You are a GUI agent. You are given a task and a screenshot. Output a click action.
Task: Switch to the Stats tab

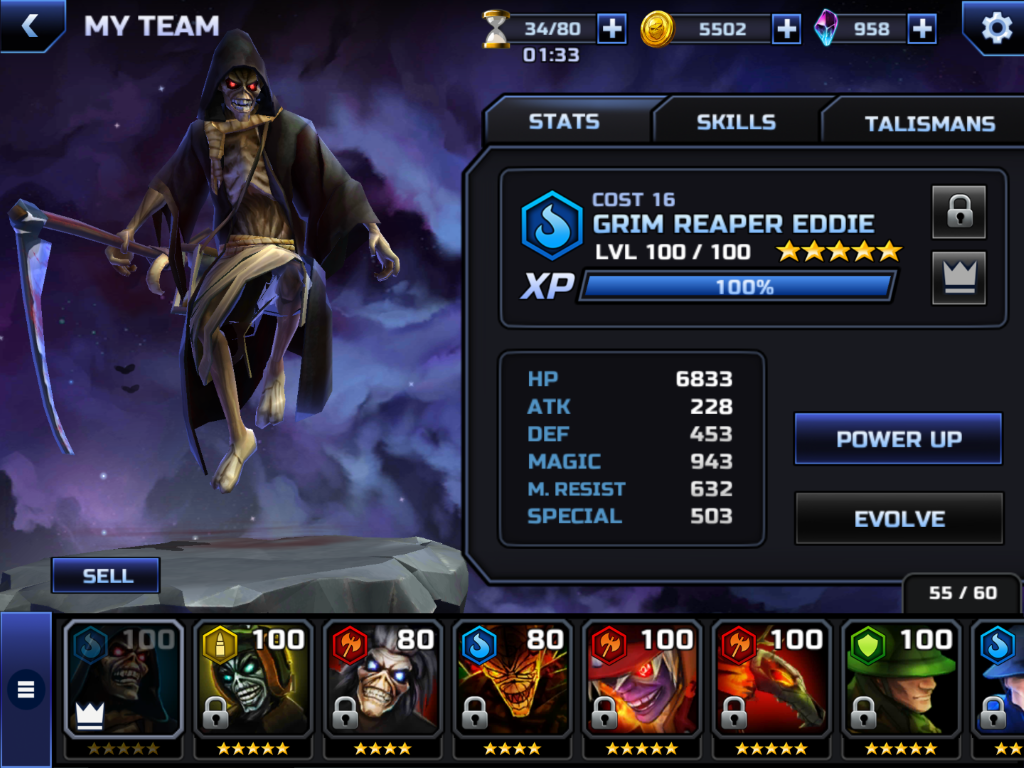564,122
